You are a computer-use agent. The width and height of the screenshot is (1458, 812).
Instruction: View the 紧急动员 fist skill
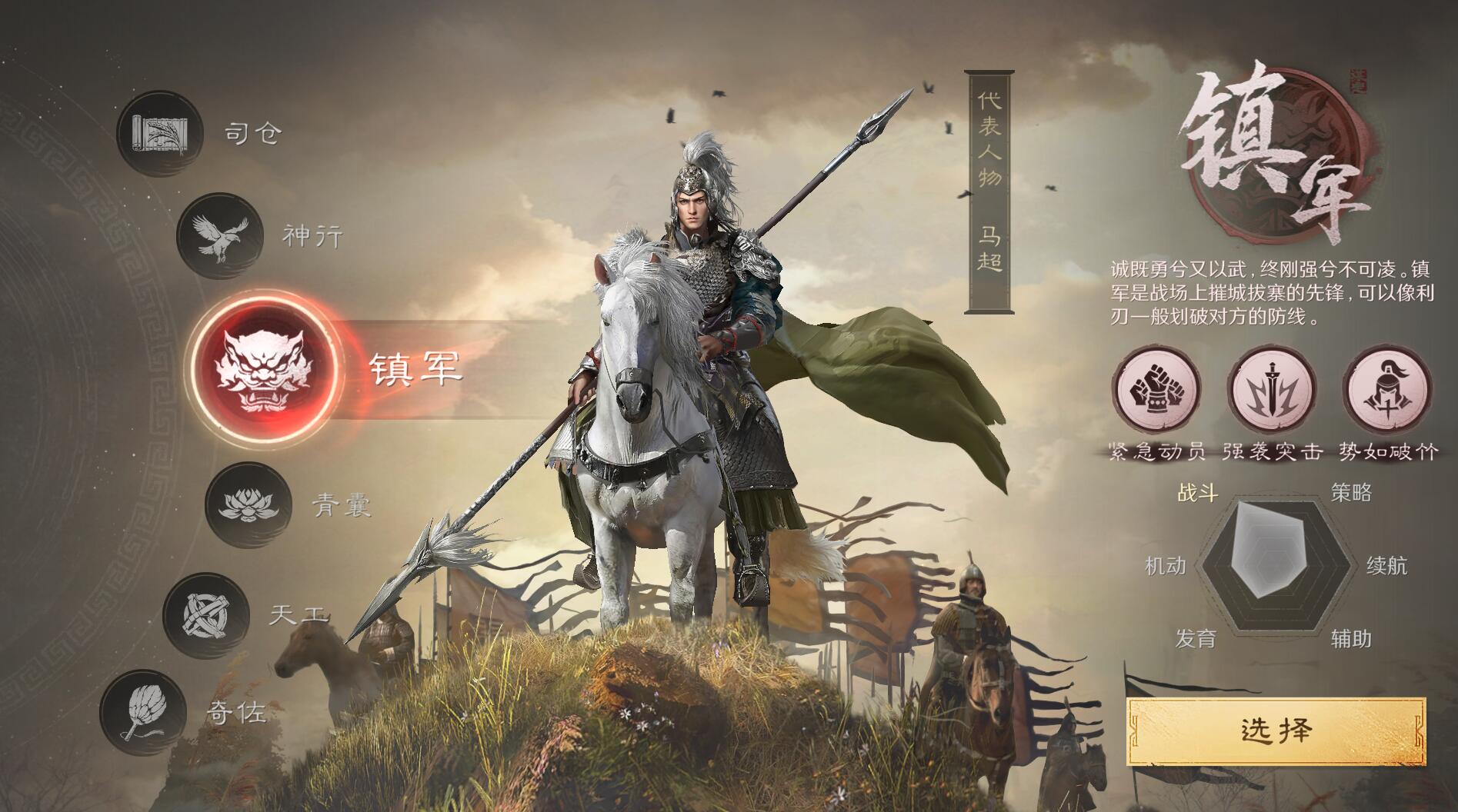(x=1156, y=390)
